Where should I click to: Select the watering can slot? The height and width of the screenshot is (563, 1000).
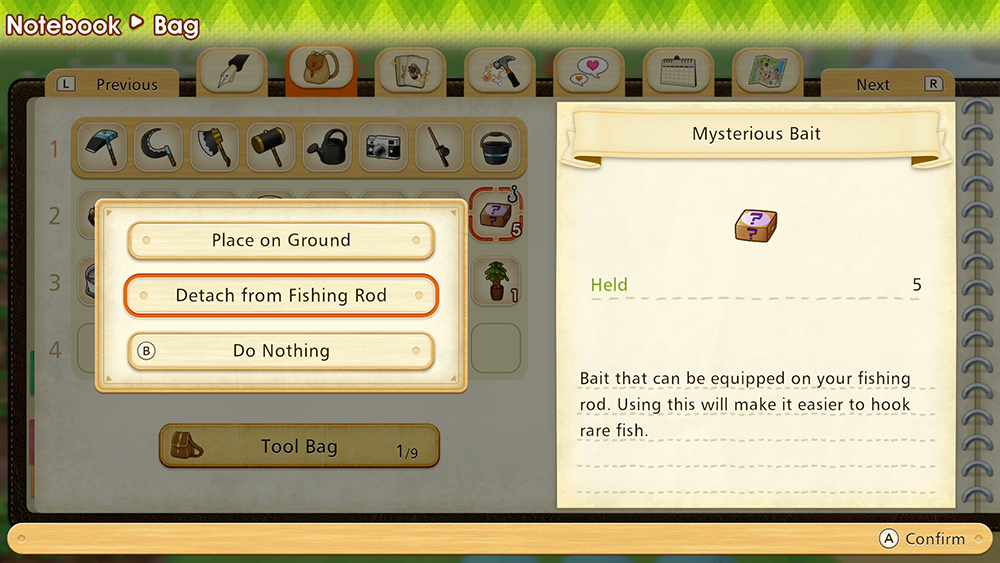(328, 148)
